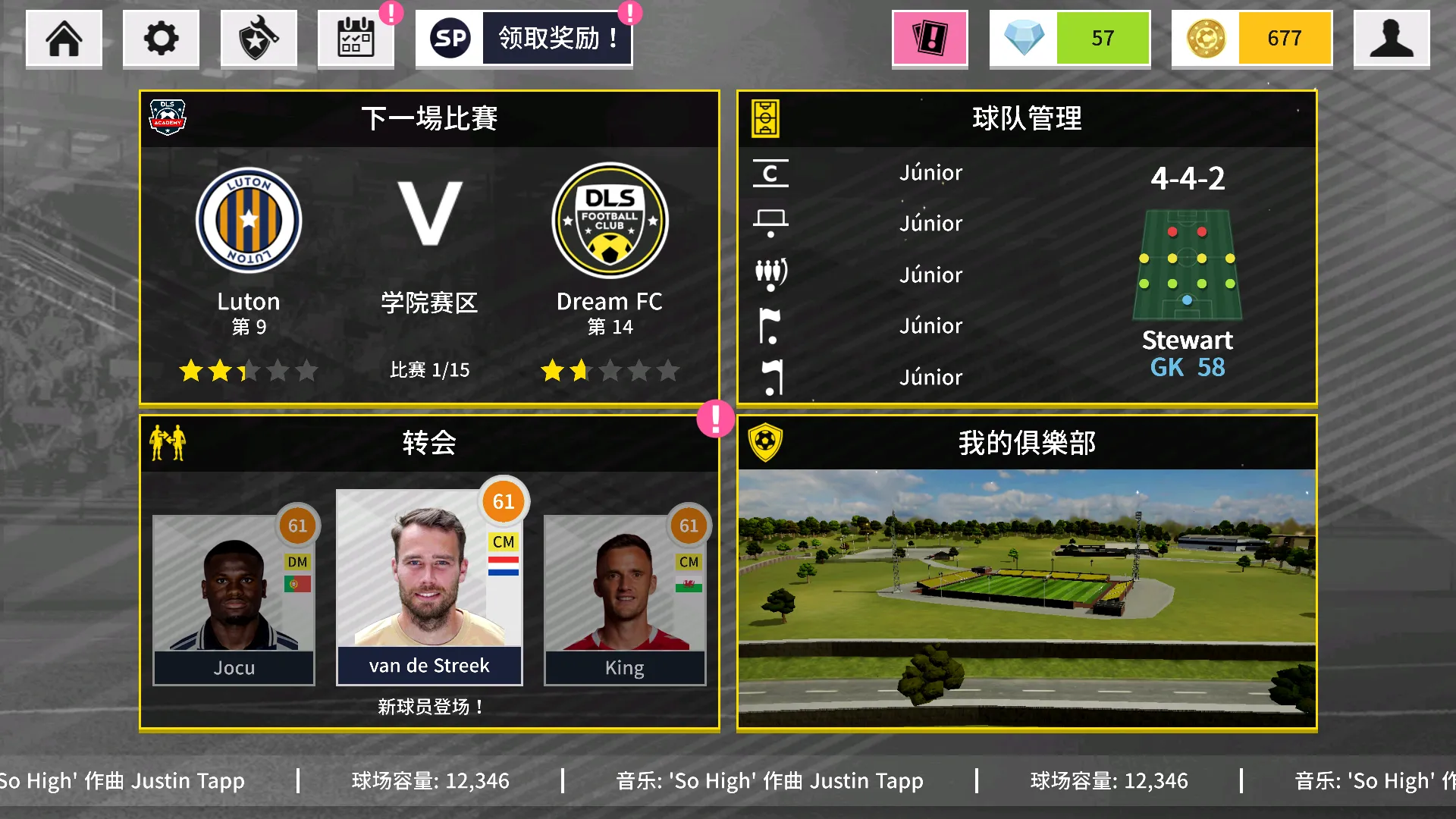Viewport: 1456px width, 819px height.
Task: Click the SP season pass icon
Action: [450, 38]
